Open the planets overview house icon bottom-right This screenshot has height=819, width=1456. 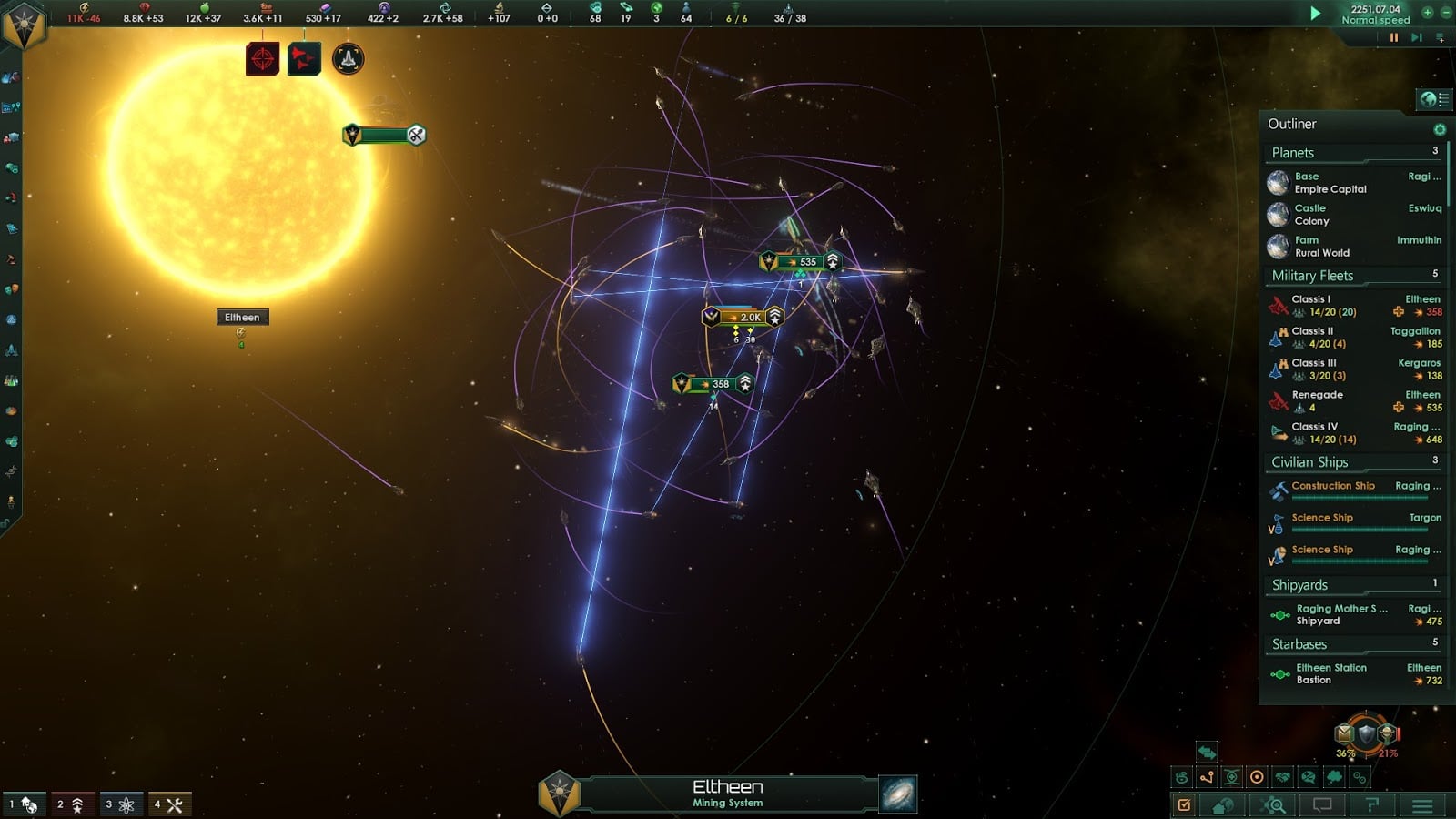[x=1224, y=805]
